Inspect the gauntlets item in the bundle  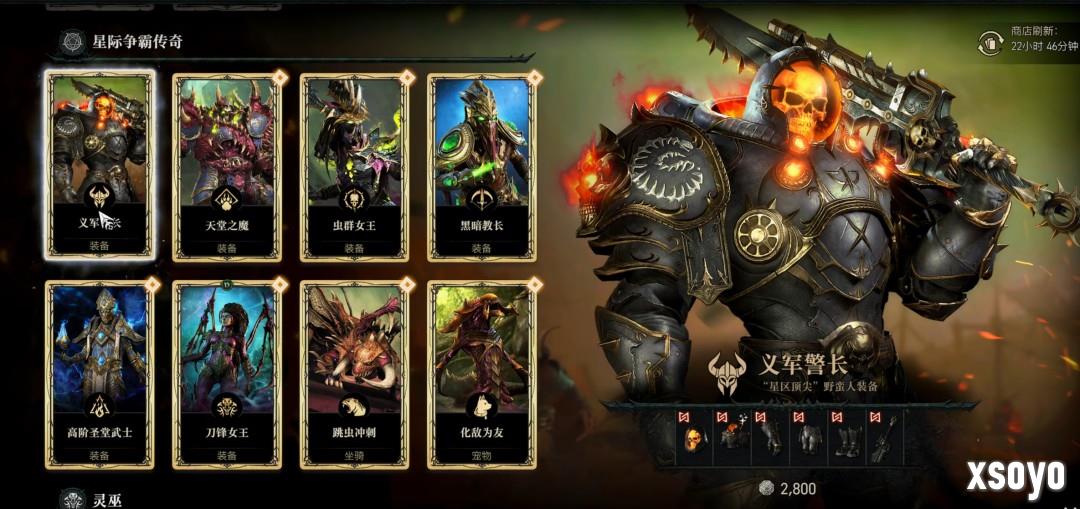pos(771,436)
